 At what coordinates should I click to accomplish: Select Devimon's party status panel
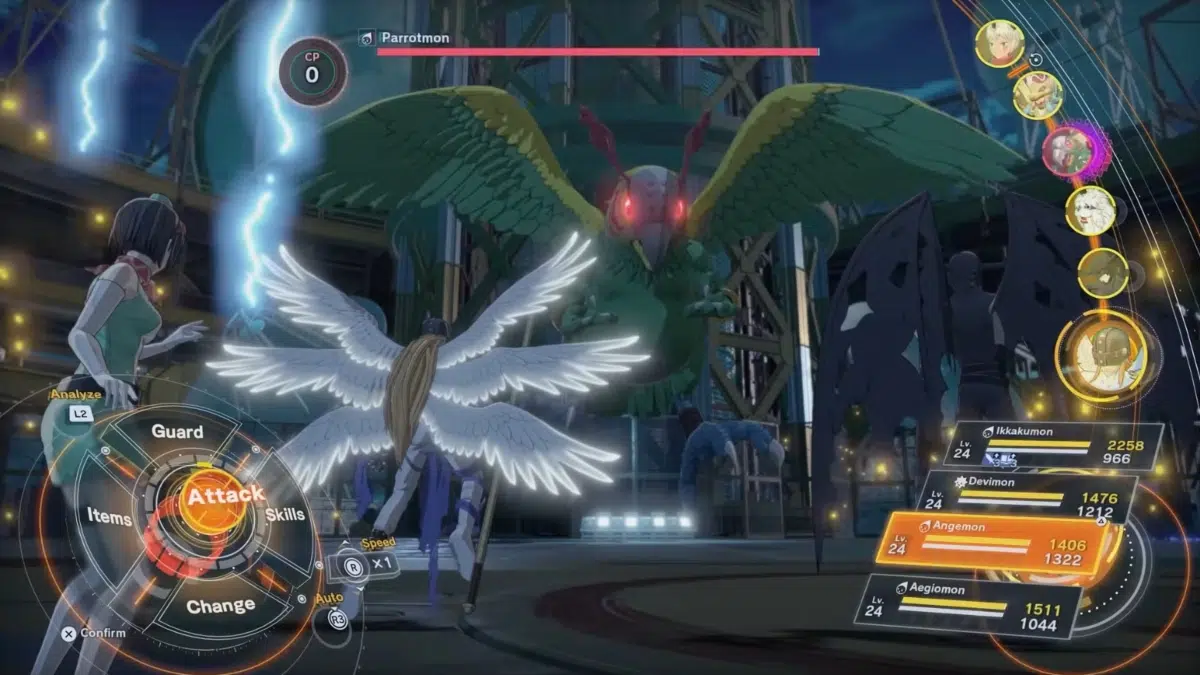1031,497
